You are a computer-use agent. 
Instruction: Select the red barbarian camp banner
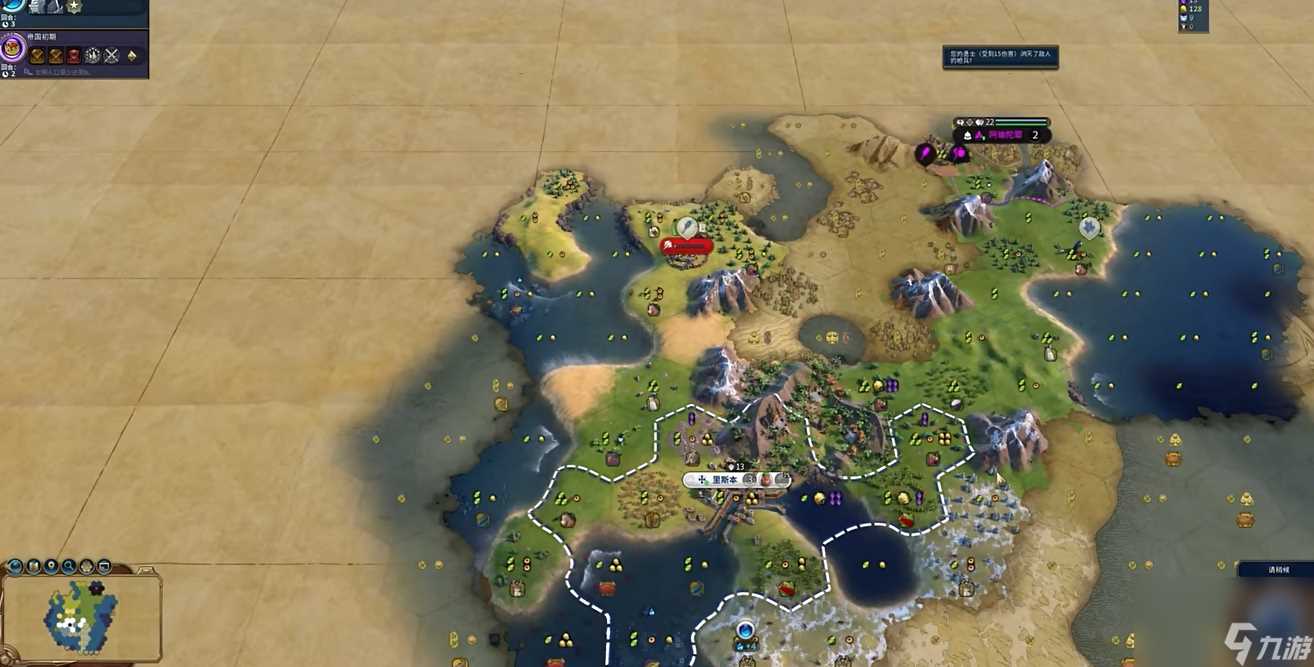[687, 245]
